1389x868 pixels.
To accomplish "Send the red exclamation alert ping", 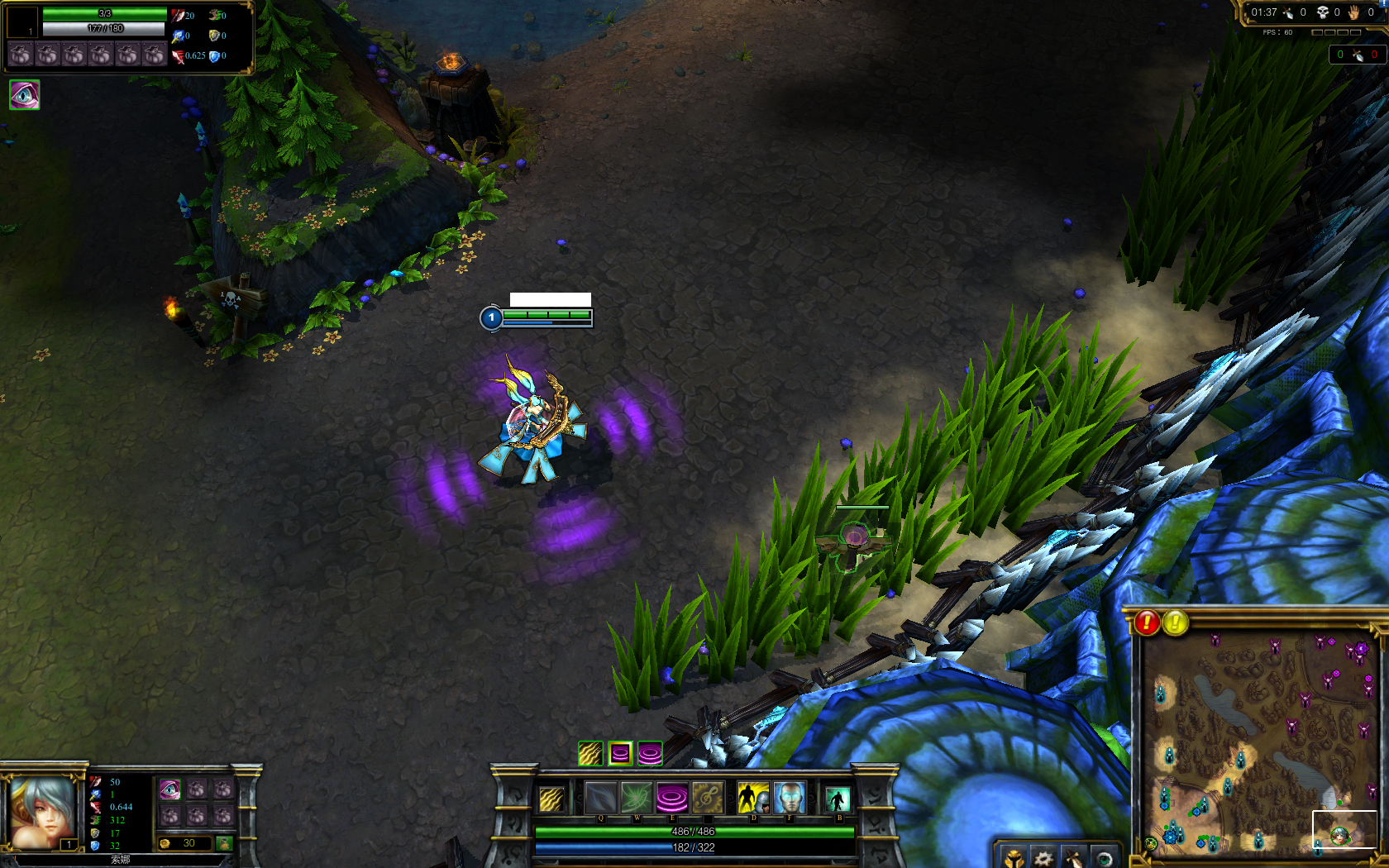I will [x=1147, y=622].
